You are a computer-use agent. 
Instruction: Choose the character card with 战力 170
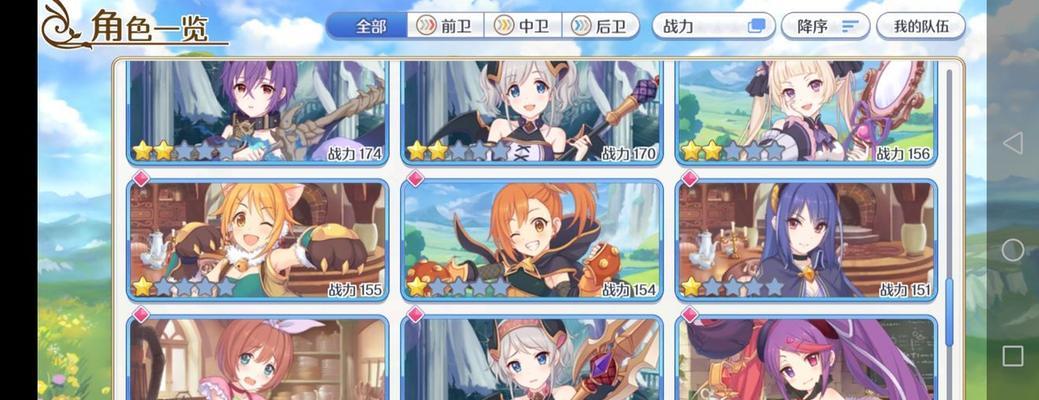coord(531,110)
